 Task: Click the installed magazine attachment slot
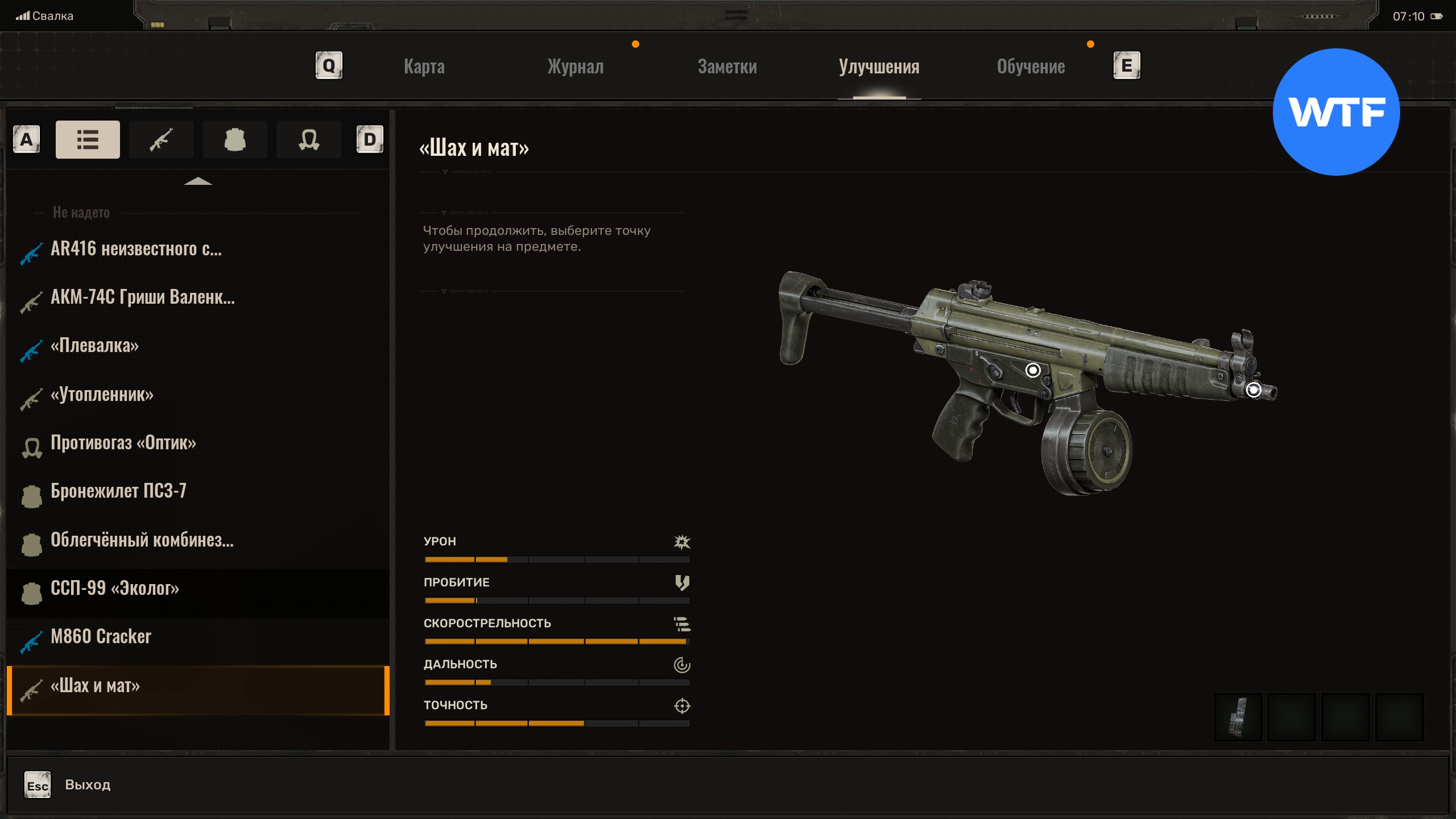coord(1238,717)
